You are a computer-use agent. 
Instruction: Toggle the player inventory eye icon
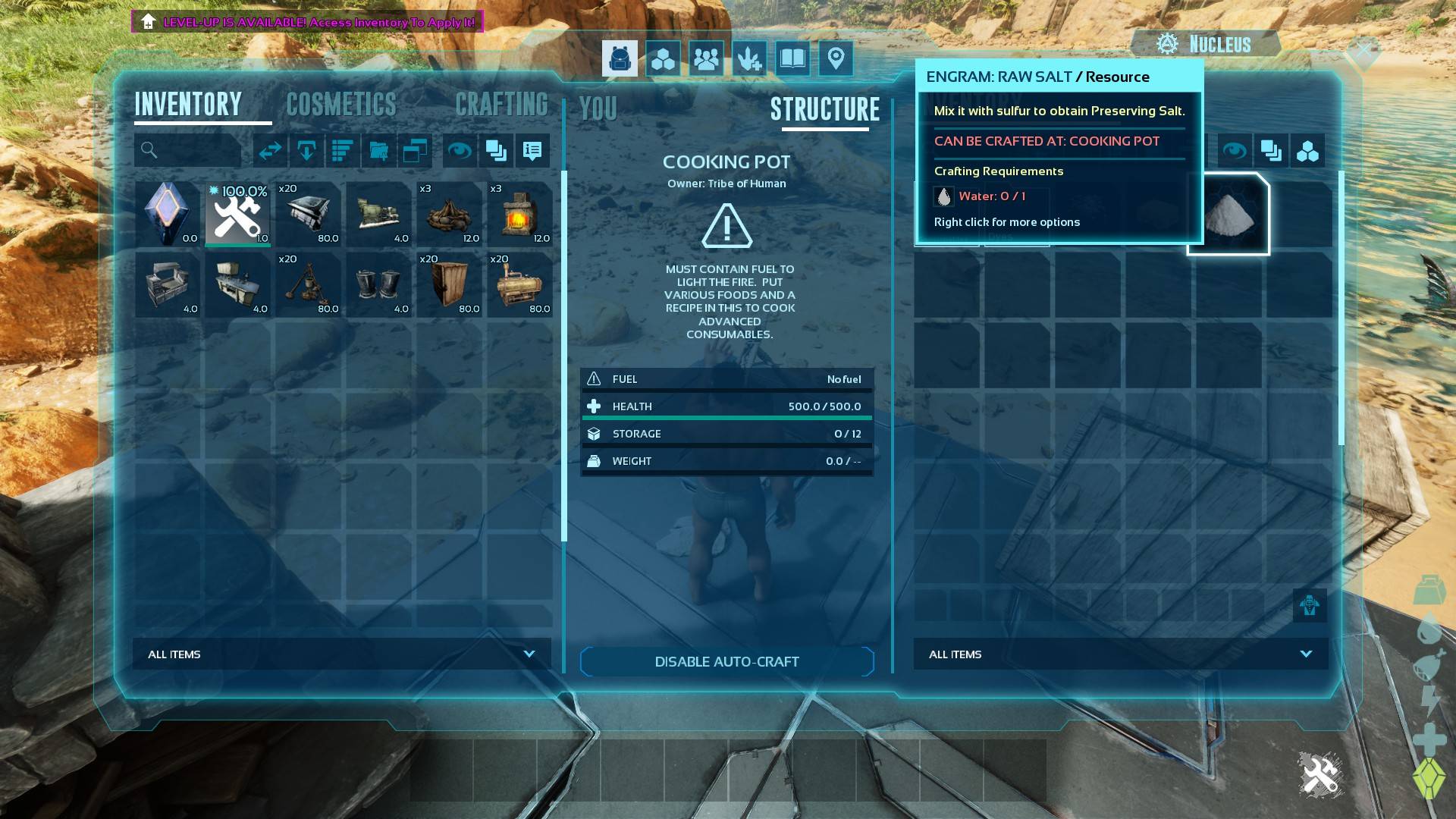tap(459, 151)
